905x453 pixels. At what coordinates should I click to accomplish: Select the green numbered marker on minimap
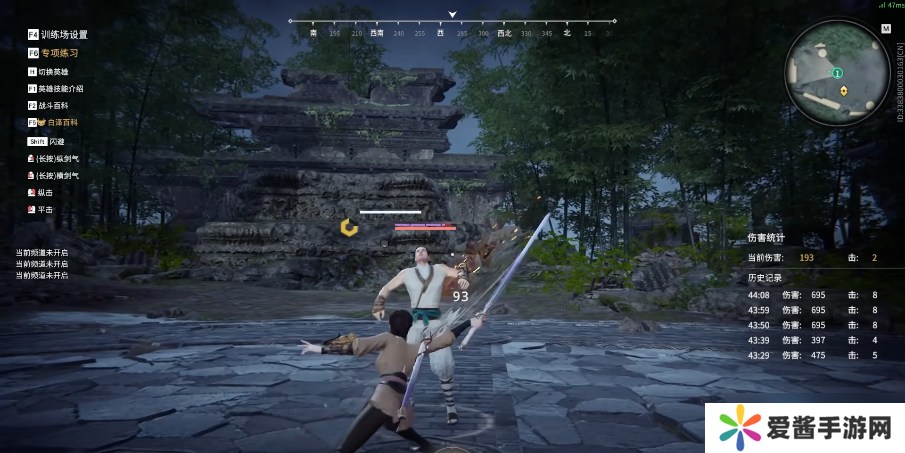pos(838,72)
